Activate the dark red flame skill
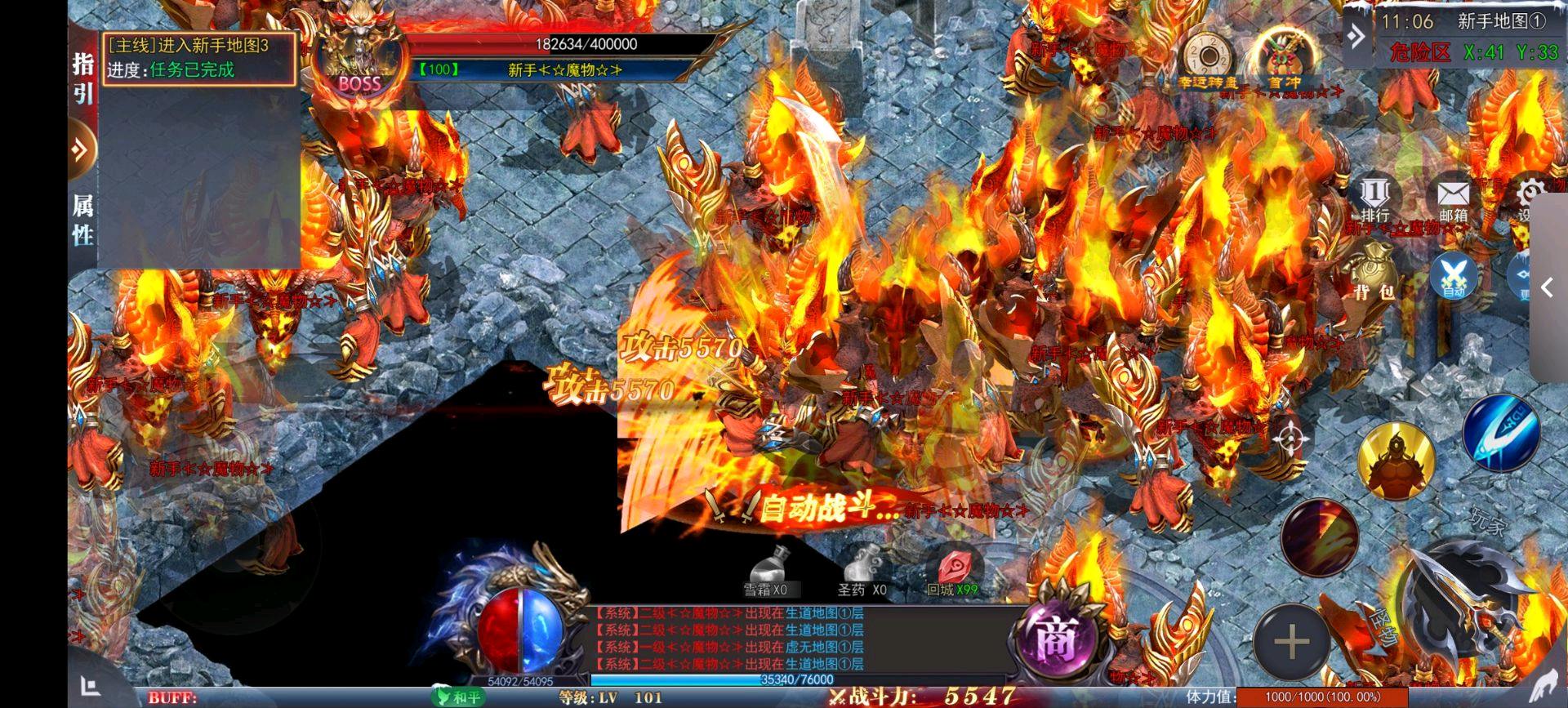This screenshot has height=708, width=1568. (x=1319, y=537)
